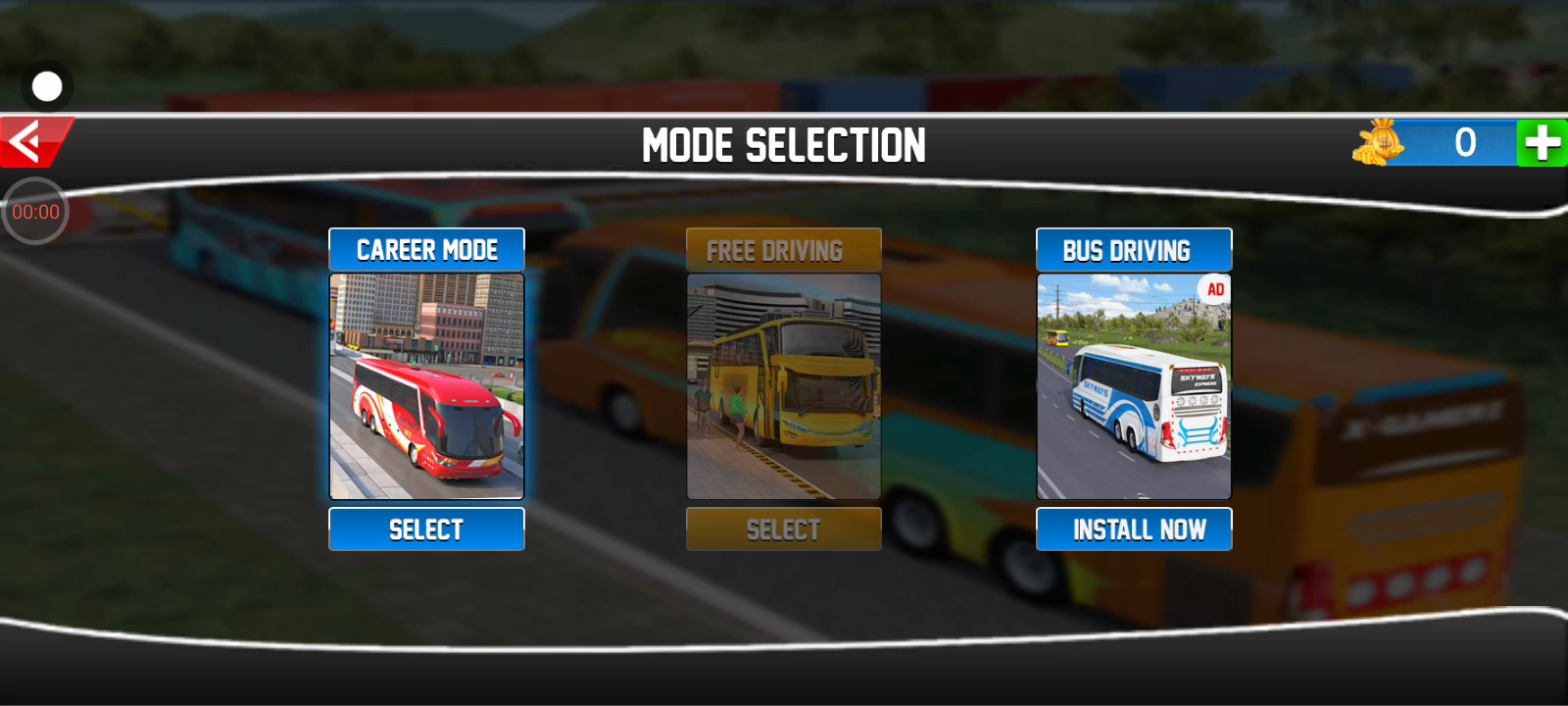Choose the Career Mode header label

(426, 250)
